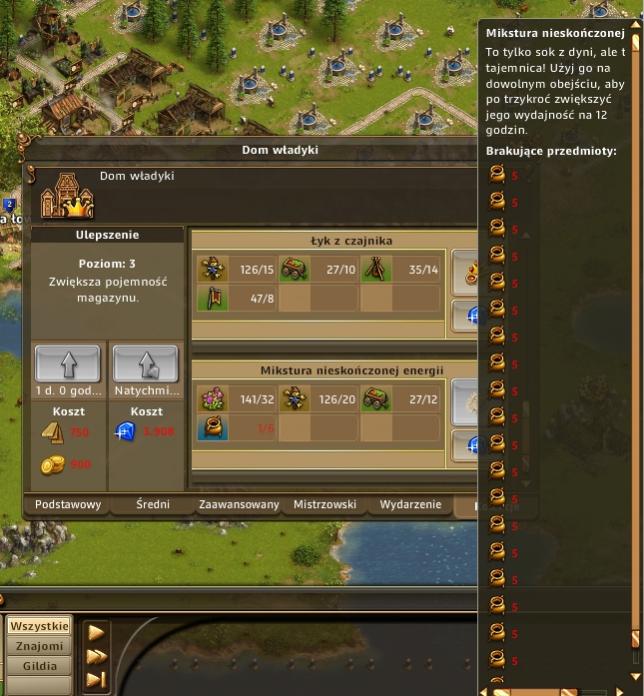Select the flag ingredient in Łyk z czajnika
This screenshot has width=644, height=696.
pos(212,298)
